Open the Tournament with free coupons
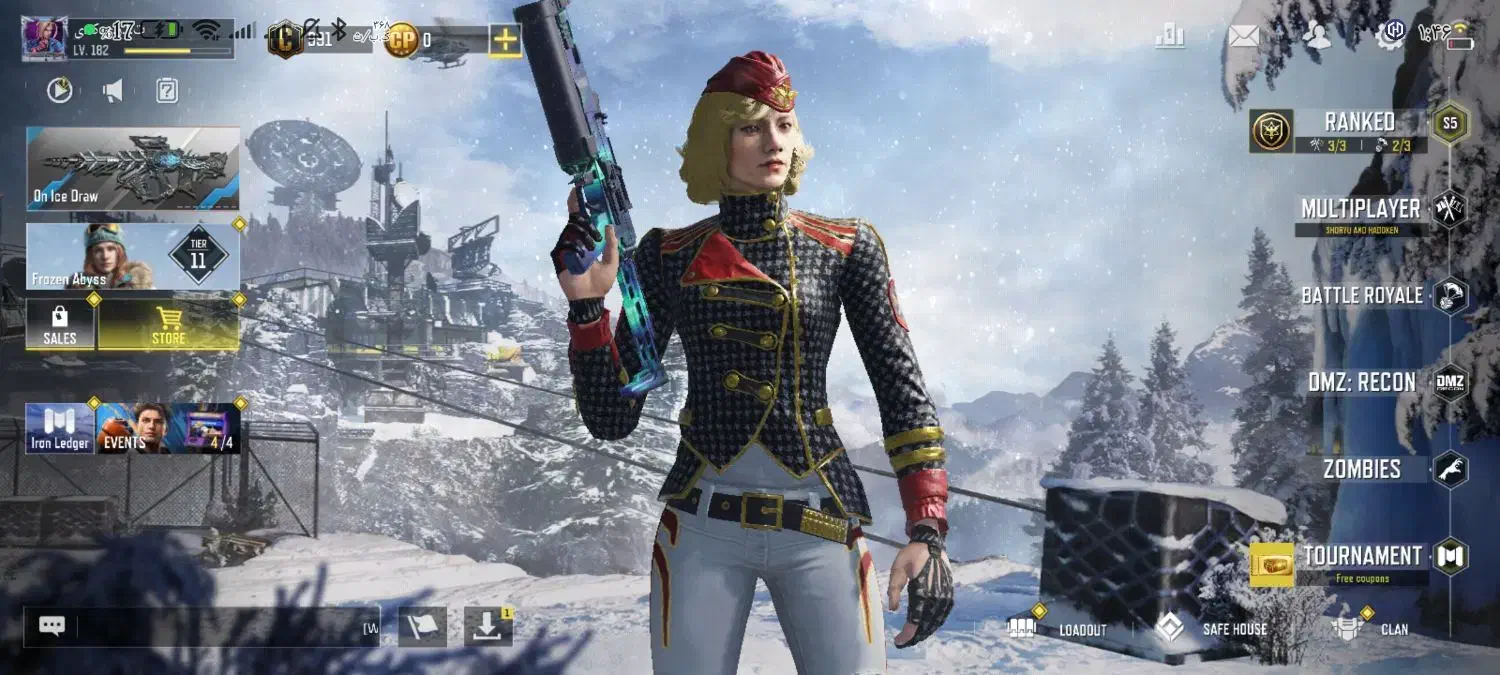This screenshot has width=1500, height=675. (x=1362, y=561)
